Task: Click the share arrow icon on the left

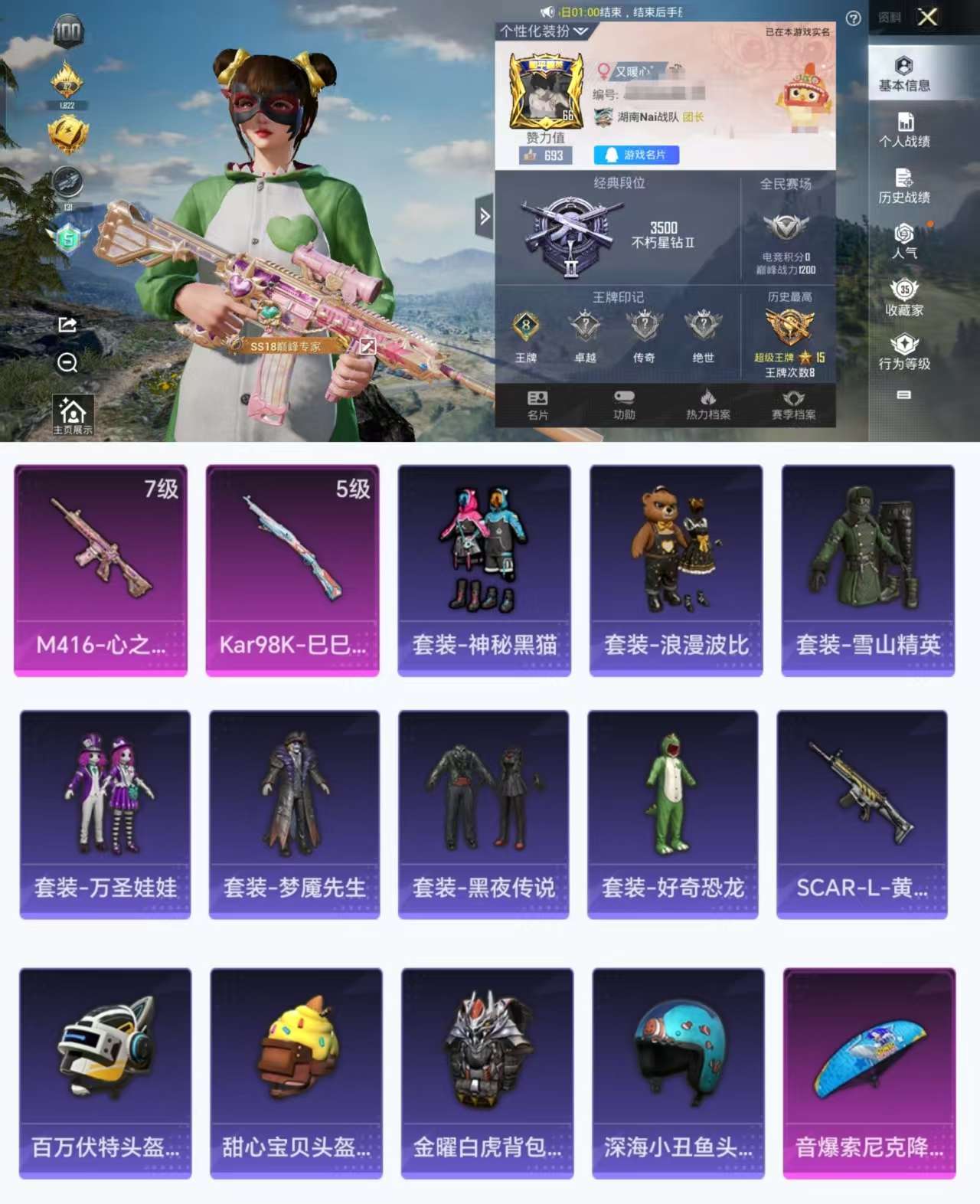Action: pyautogui.click(x=67, y=326)
